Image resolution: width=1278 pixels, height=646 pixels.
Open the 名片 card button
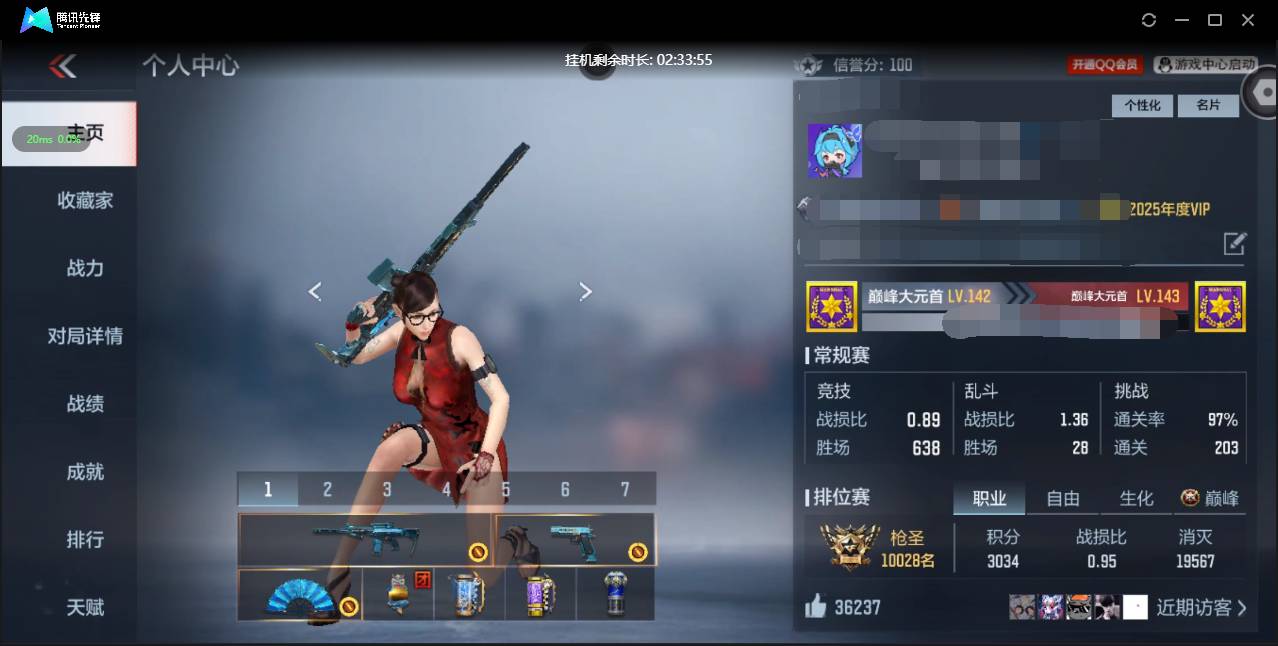(1208, 105)
